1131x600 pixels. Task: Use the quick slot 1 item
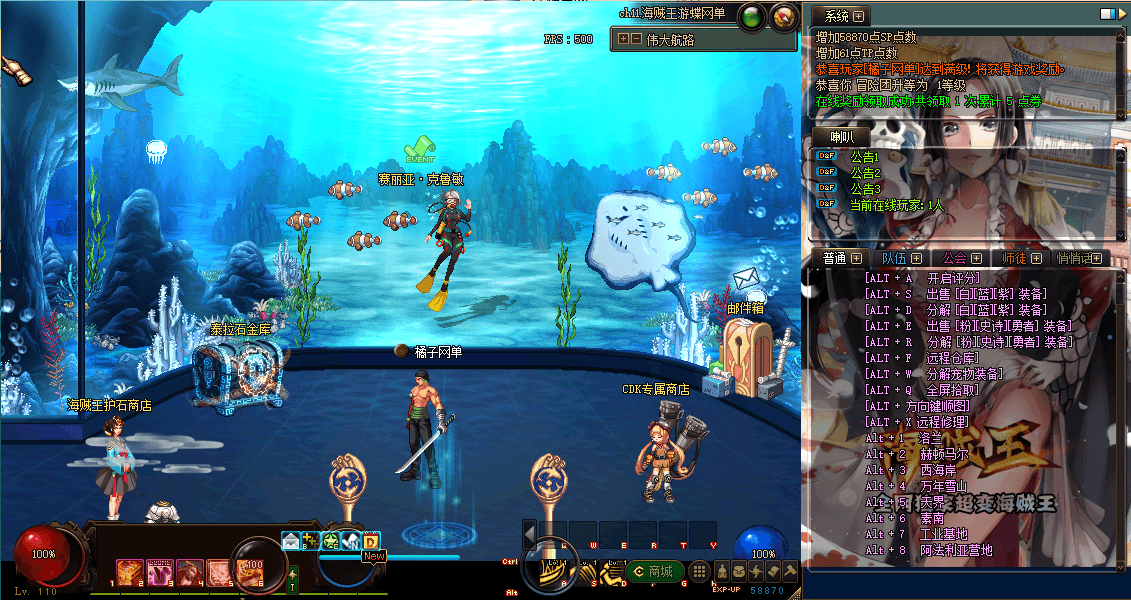130,572
